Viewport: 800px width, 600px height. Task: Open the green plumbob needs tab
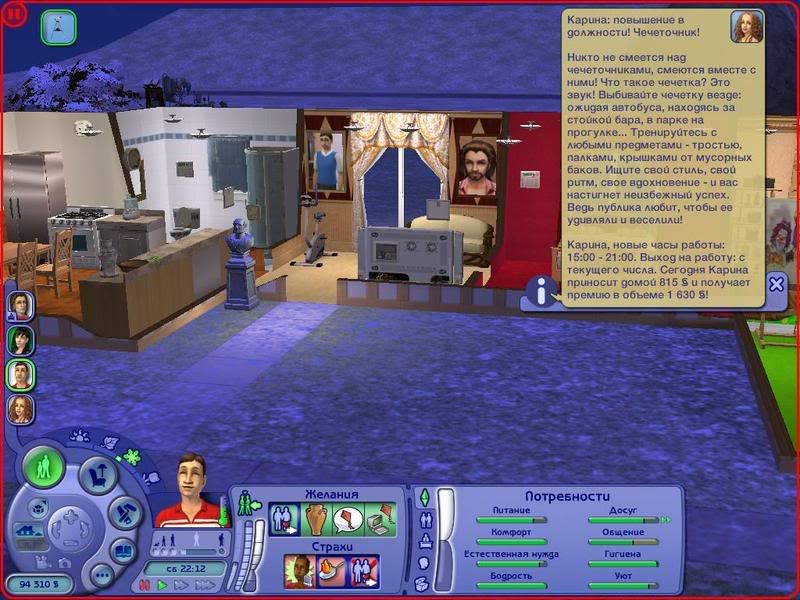pyautogui.click(x=423, y=497)
